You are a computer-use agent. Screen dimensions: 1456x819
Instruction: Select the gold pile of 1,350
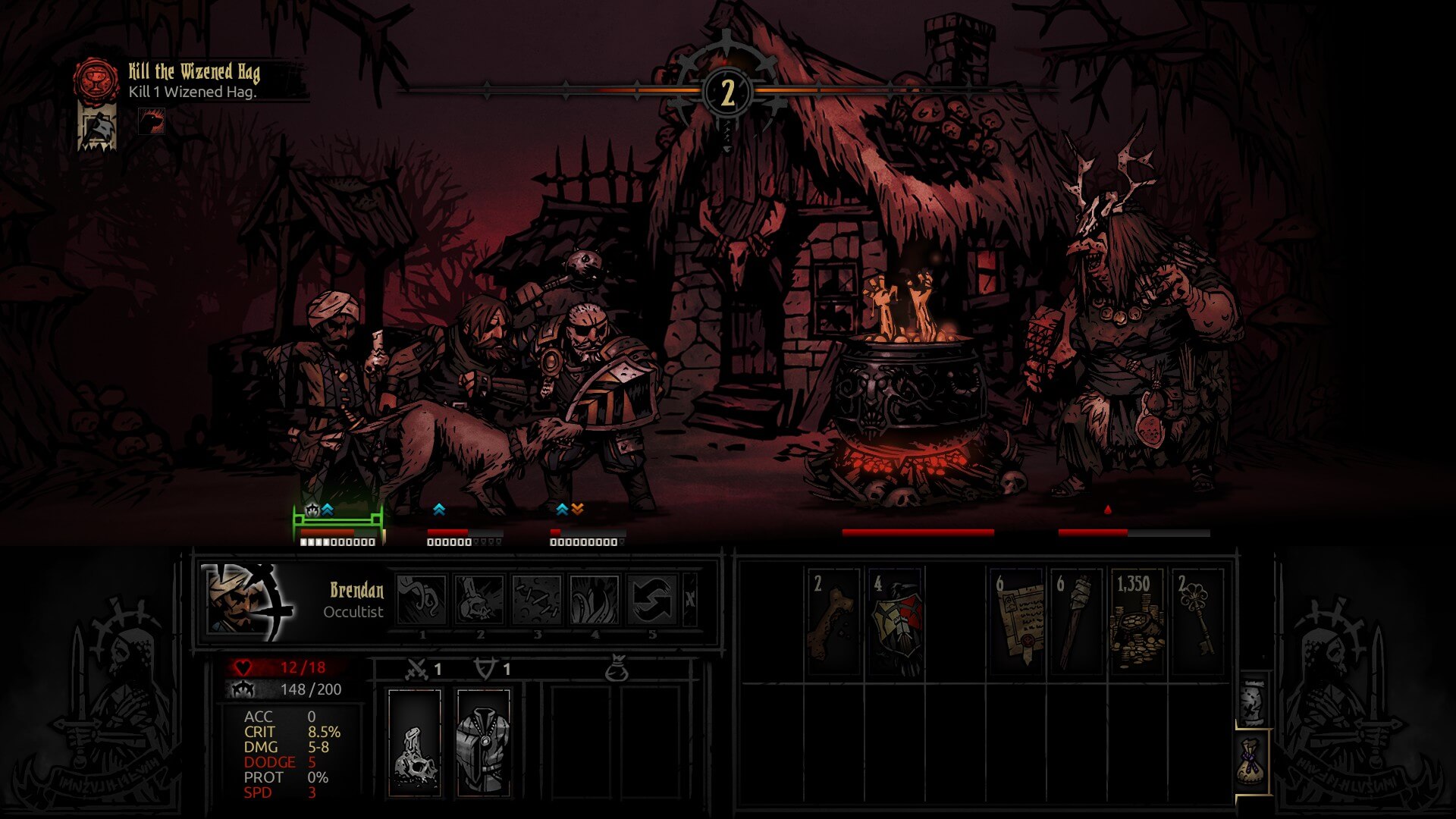click(x=1137, y=623)
